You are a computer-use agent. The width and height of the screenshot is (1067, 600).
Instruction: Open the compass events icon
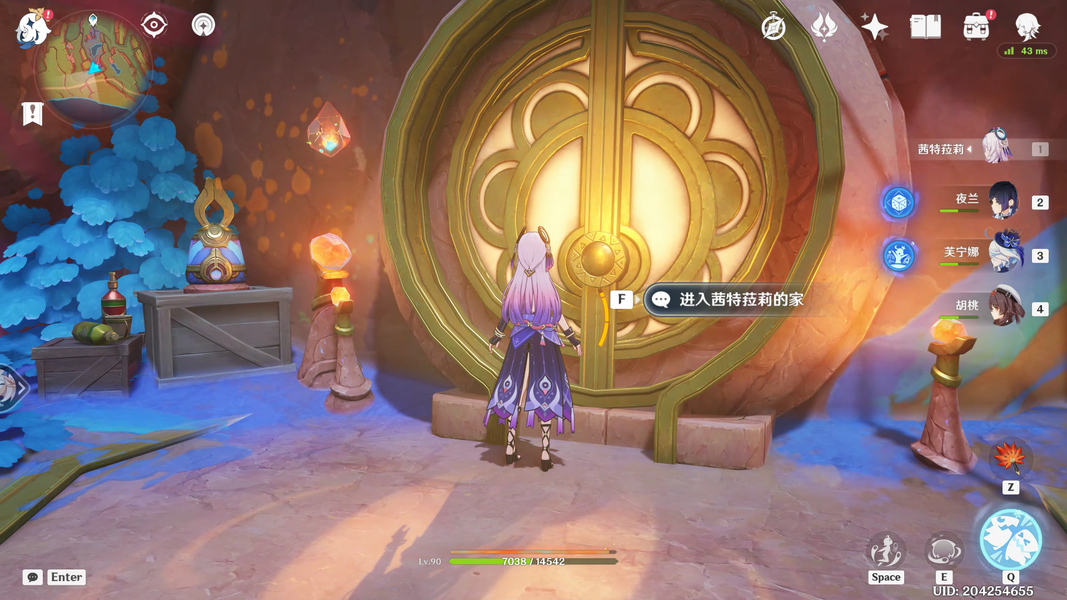pyautogui.click(x=773, y=27)
